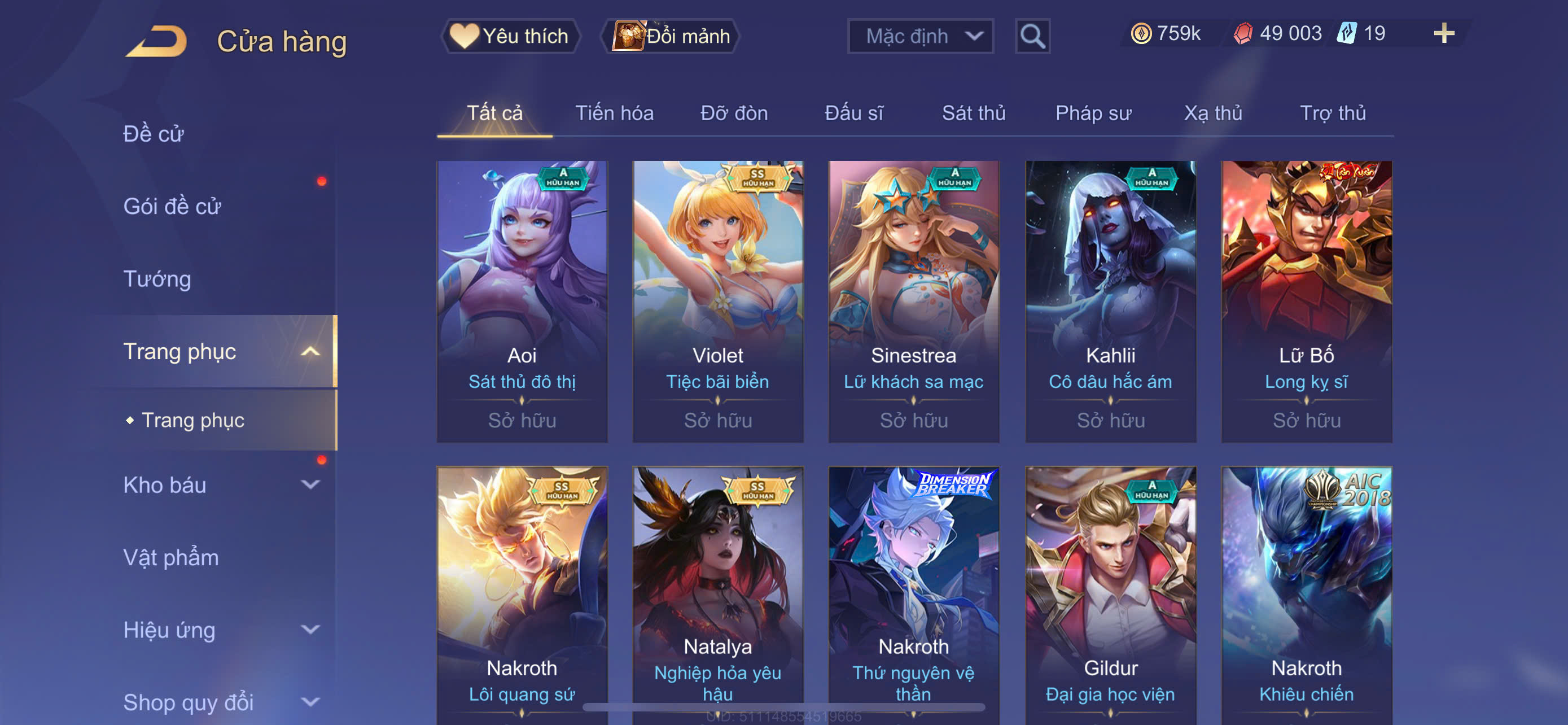This screenshot has height=725, width=1568.
Task: Open the Vật phẩm items section
Action: [x=171, y=558]
